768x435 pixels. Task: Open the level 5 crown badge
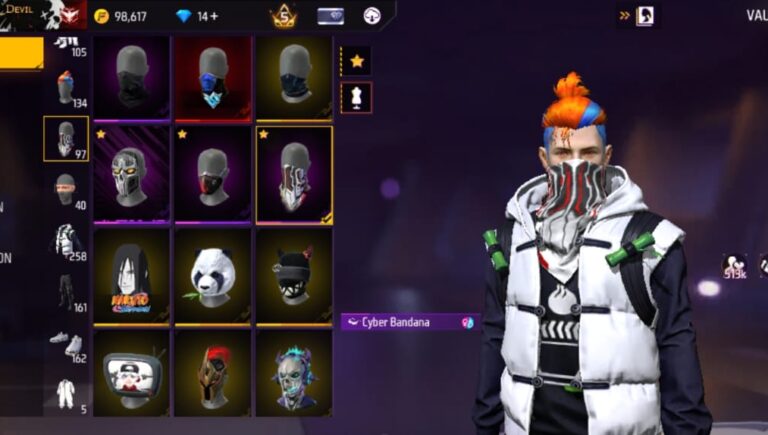coord(284,16)
